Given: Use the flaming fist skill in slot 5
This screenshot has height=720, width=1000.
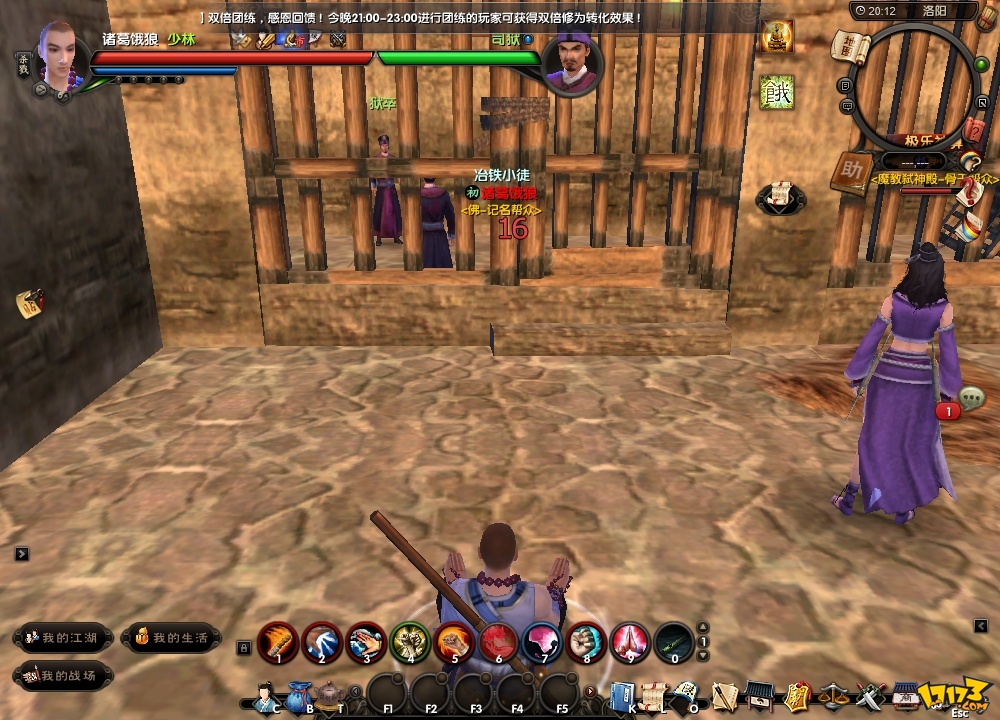Looking at the screenshot, I should pyautogui.click(x=454, y=642).
